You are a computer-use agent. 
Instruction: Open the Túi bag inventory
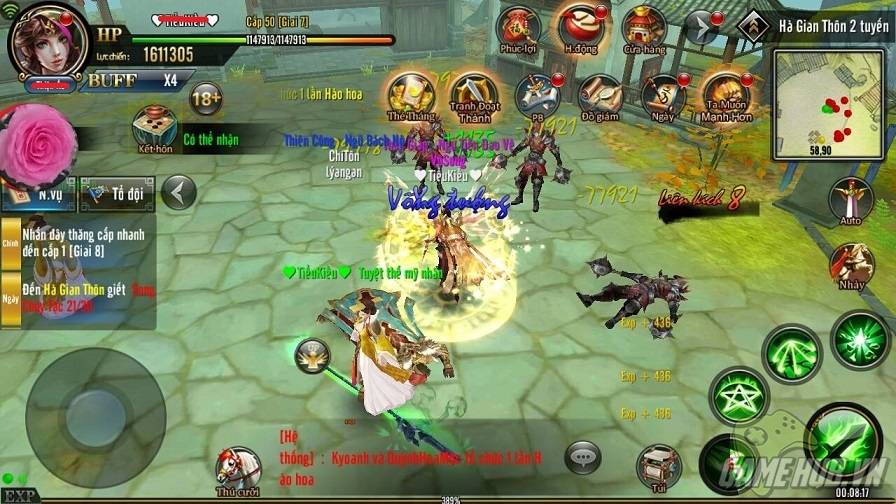tap(658, 465)
